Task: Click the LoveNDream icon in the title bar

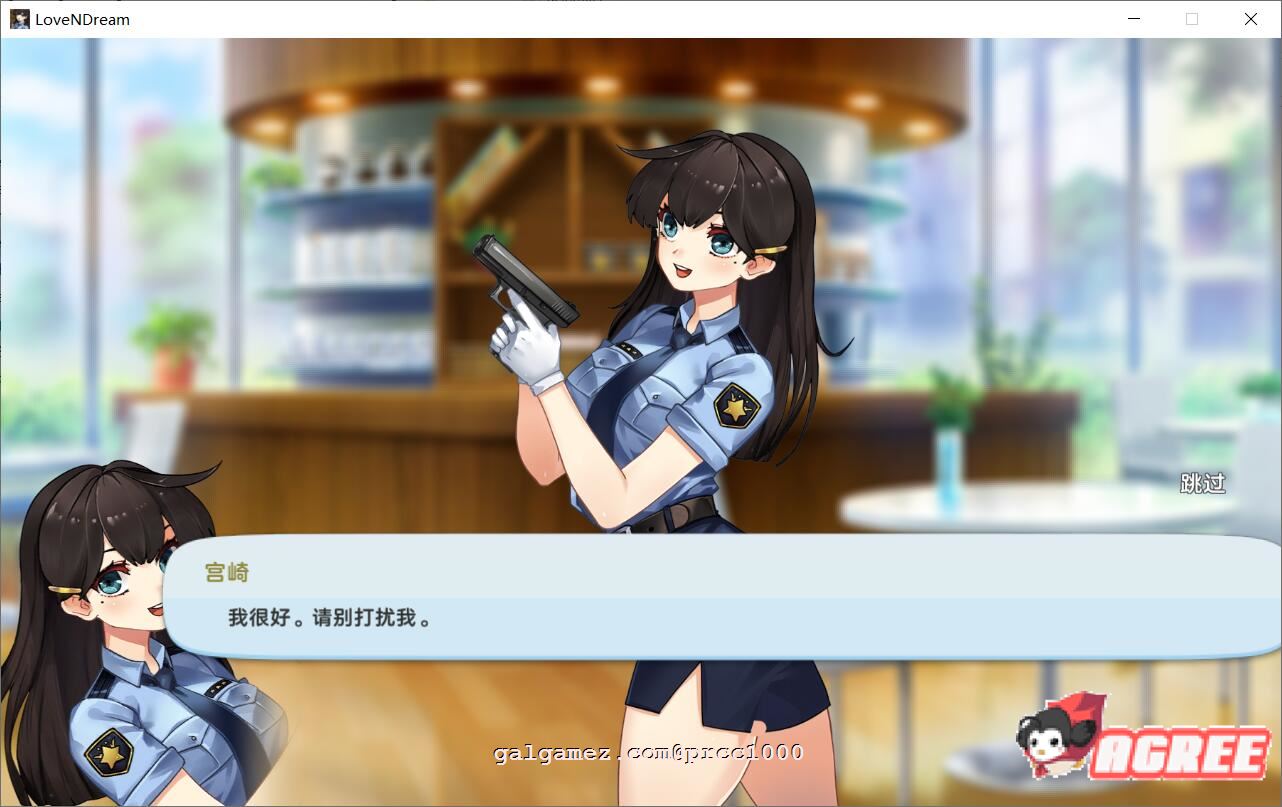Action: 20,19
